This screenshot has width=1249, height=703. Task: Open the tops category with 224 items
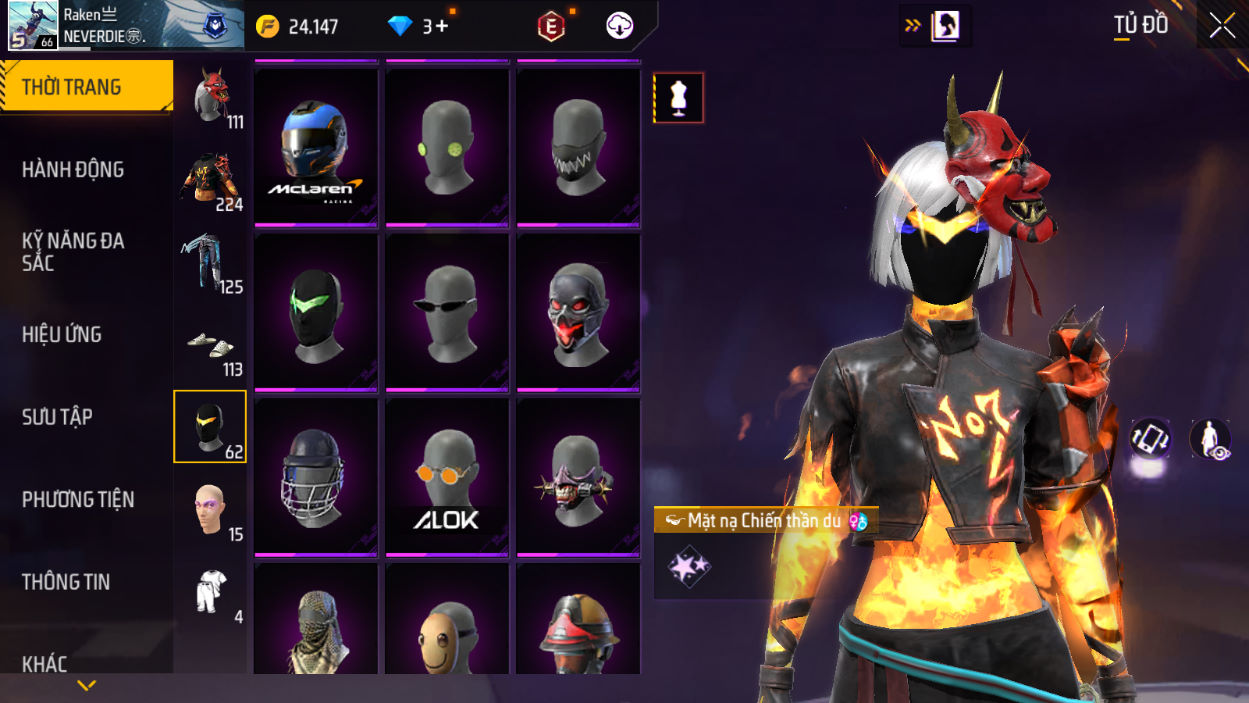pyautogui.click(x=210, y=180)
